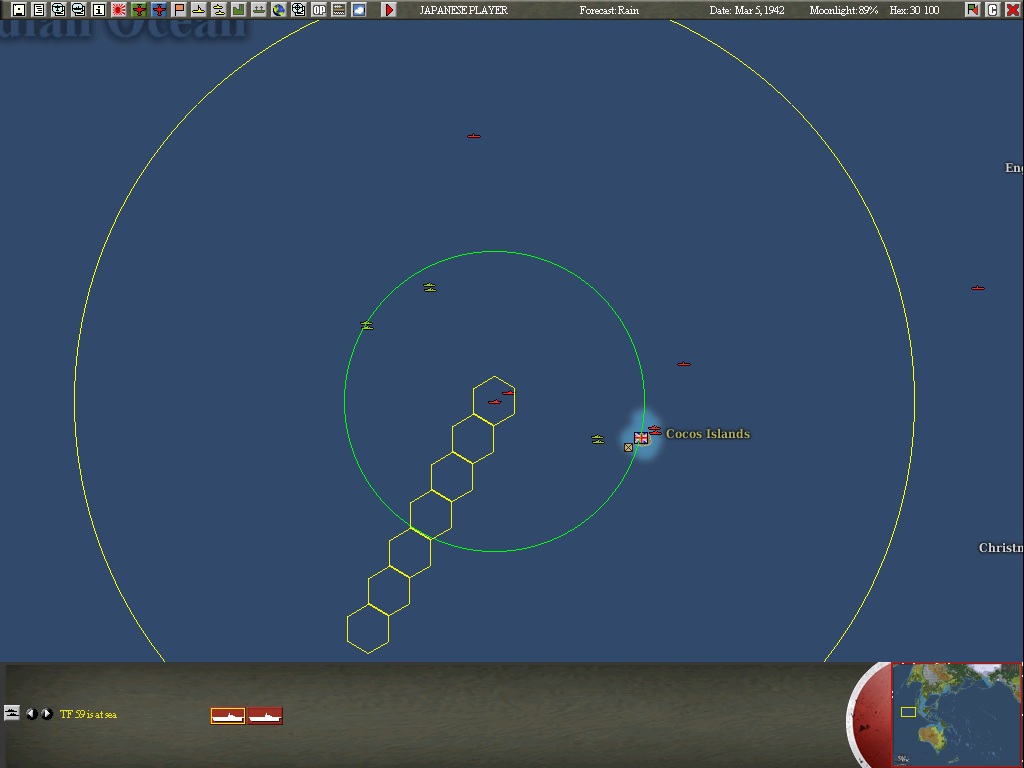Screen dimensions: 1024x768
Task: Select the highlighted task force ship icon
Action: tap(228, 716)
